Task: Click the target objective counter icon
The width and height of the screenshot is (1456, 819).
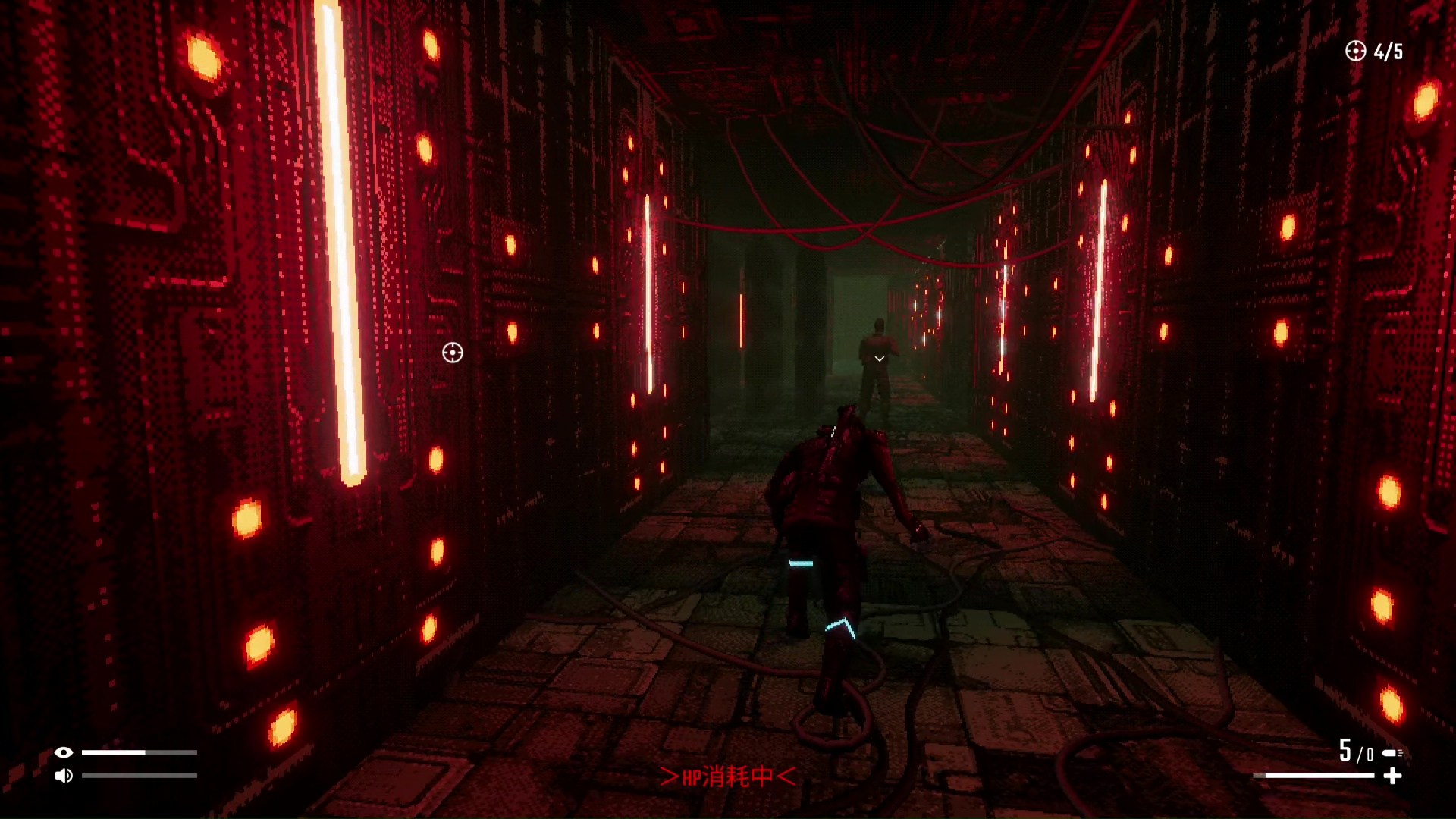Action: [1355, 51]
